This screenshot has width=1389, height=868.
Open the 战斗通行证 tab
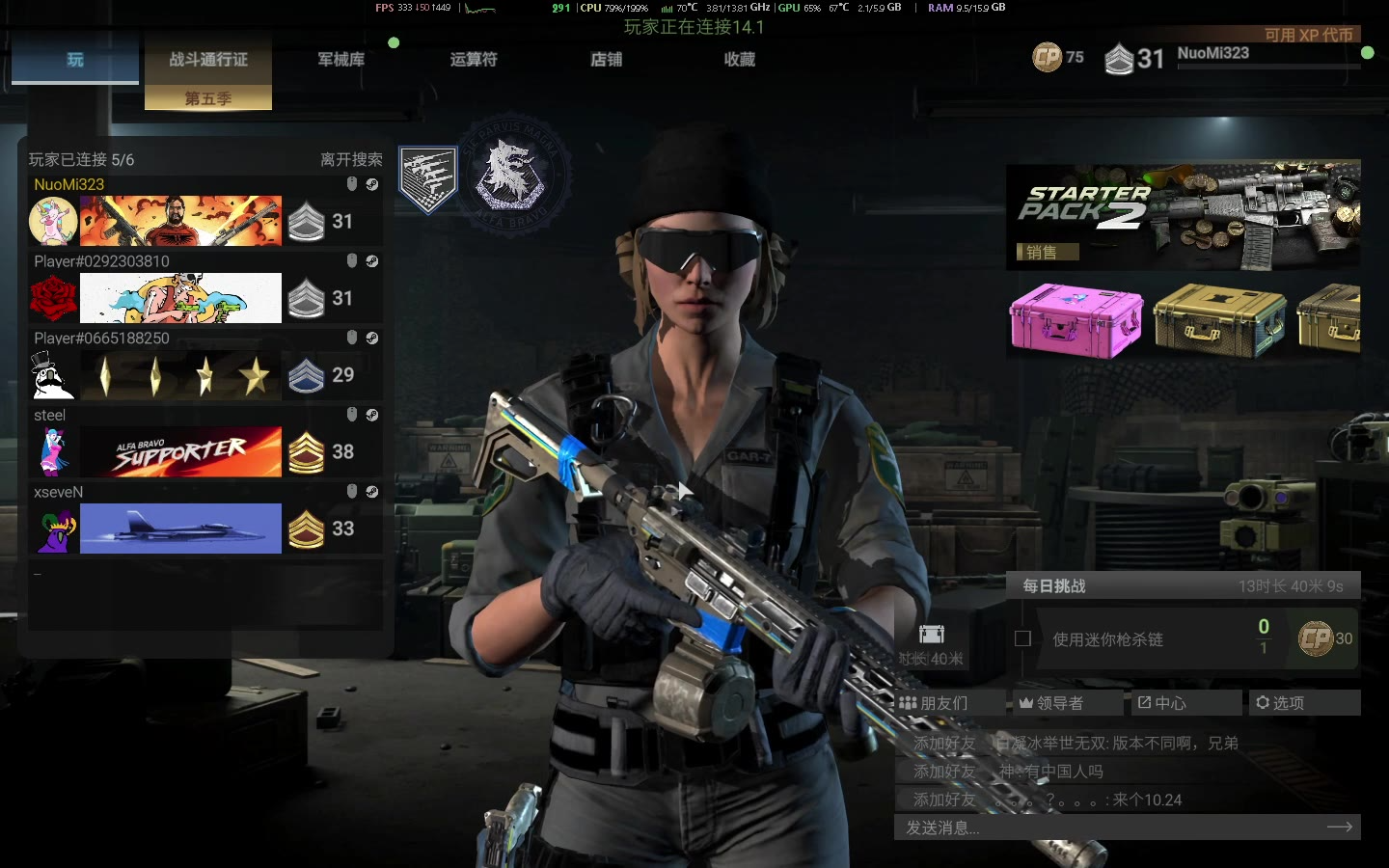click(208, 60)
